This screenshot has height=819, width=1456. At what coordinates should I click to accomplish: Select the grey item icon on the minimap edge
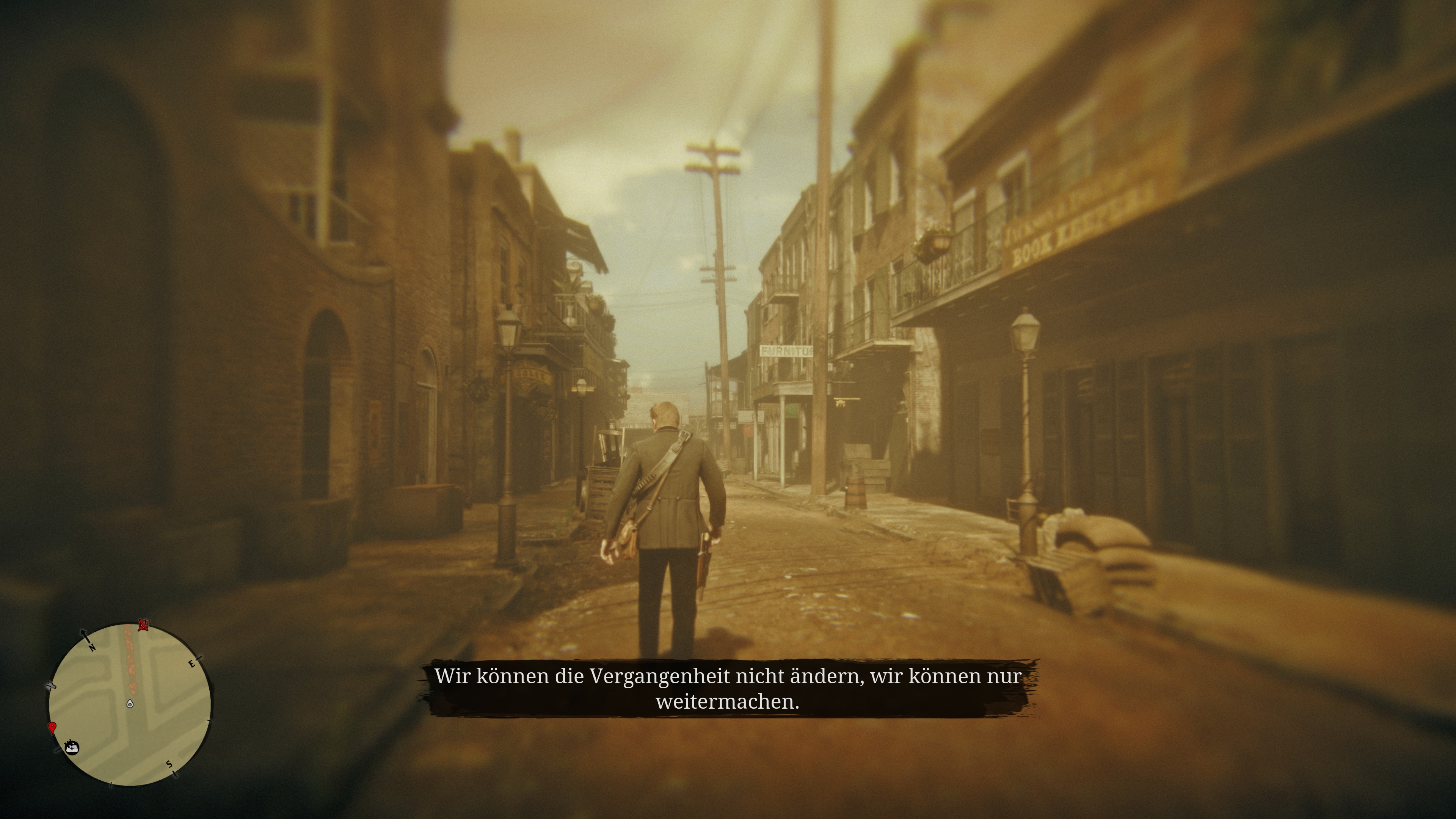pyautogui.click(x=51, y=686)
